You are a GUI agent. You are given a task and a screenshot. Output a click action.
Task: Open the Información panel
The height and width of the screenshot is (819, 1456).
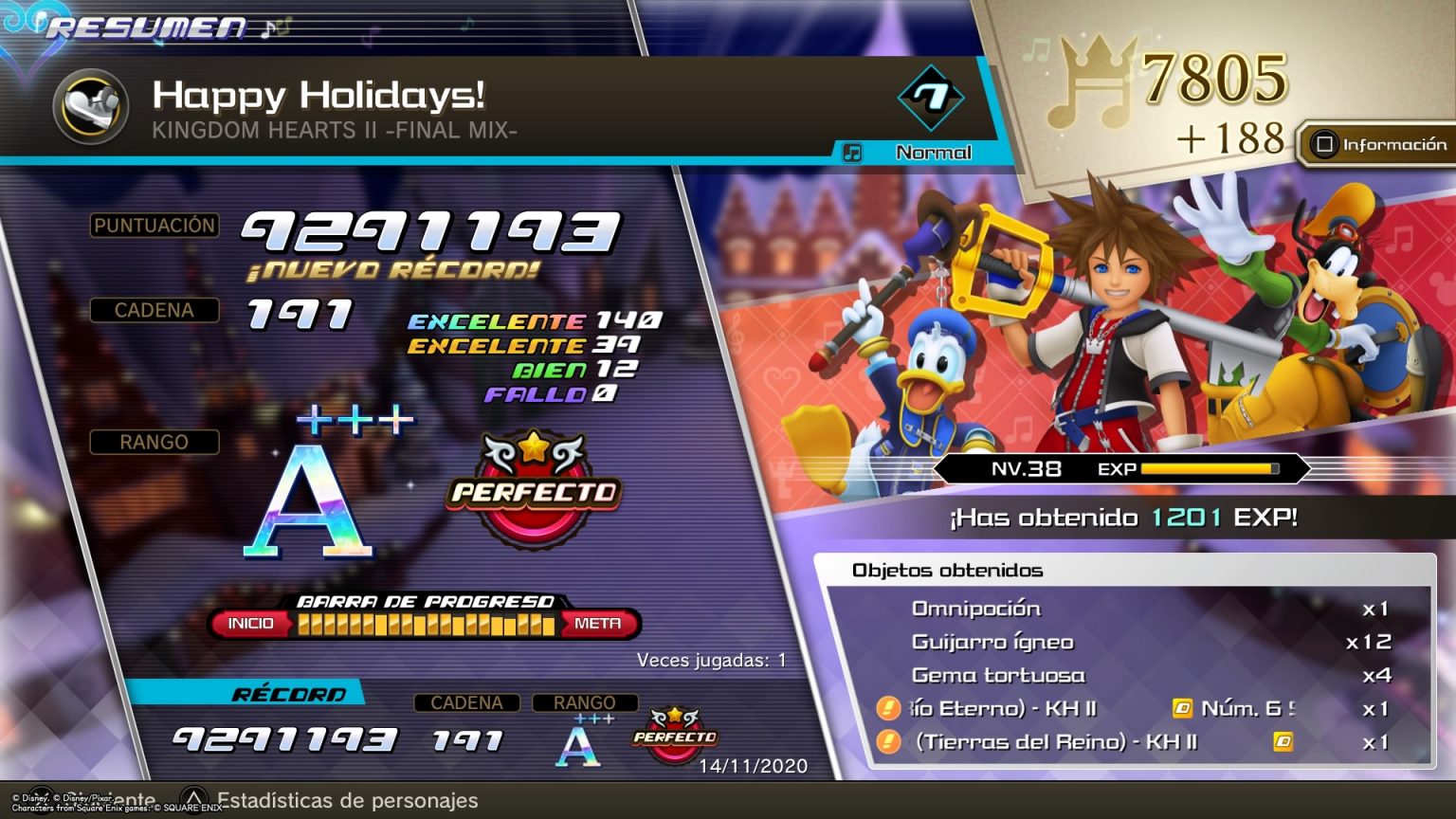point(1379,145)
